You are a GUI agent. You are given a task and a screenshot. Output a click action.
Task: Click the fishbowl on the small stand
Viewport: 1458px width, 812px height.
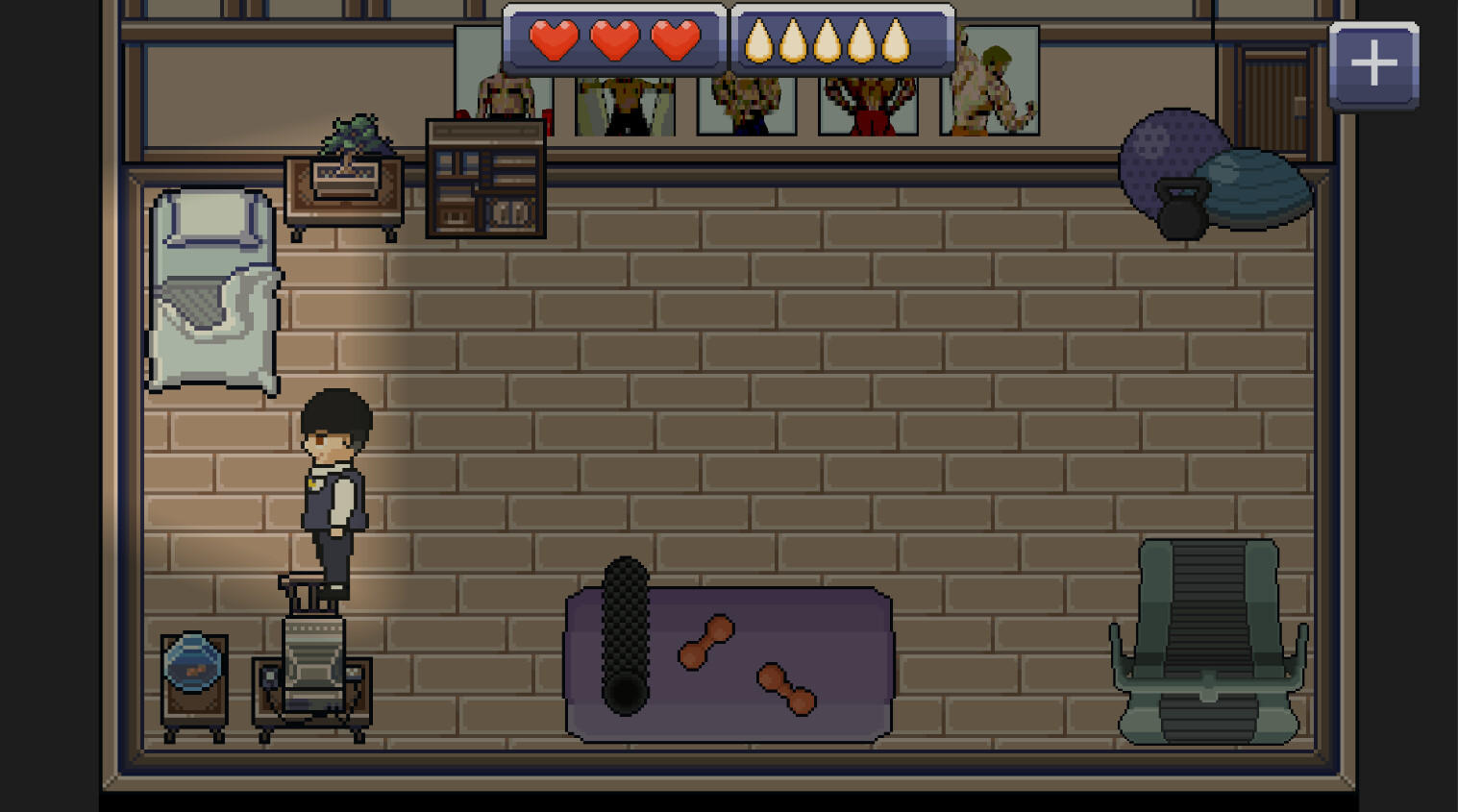pos(192,663)
